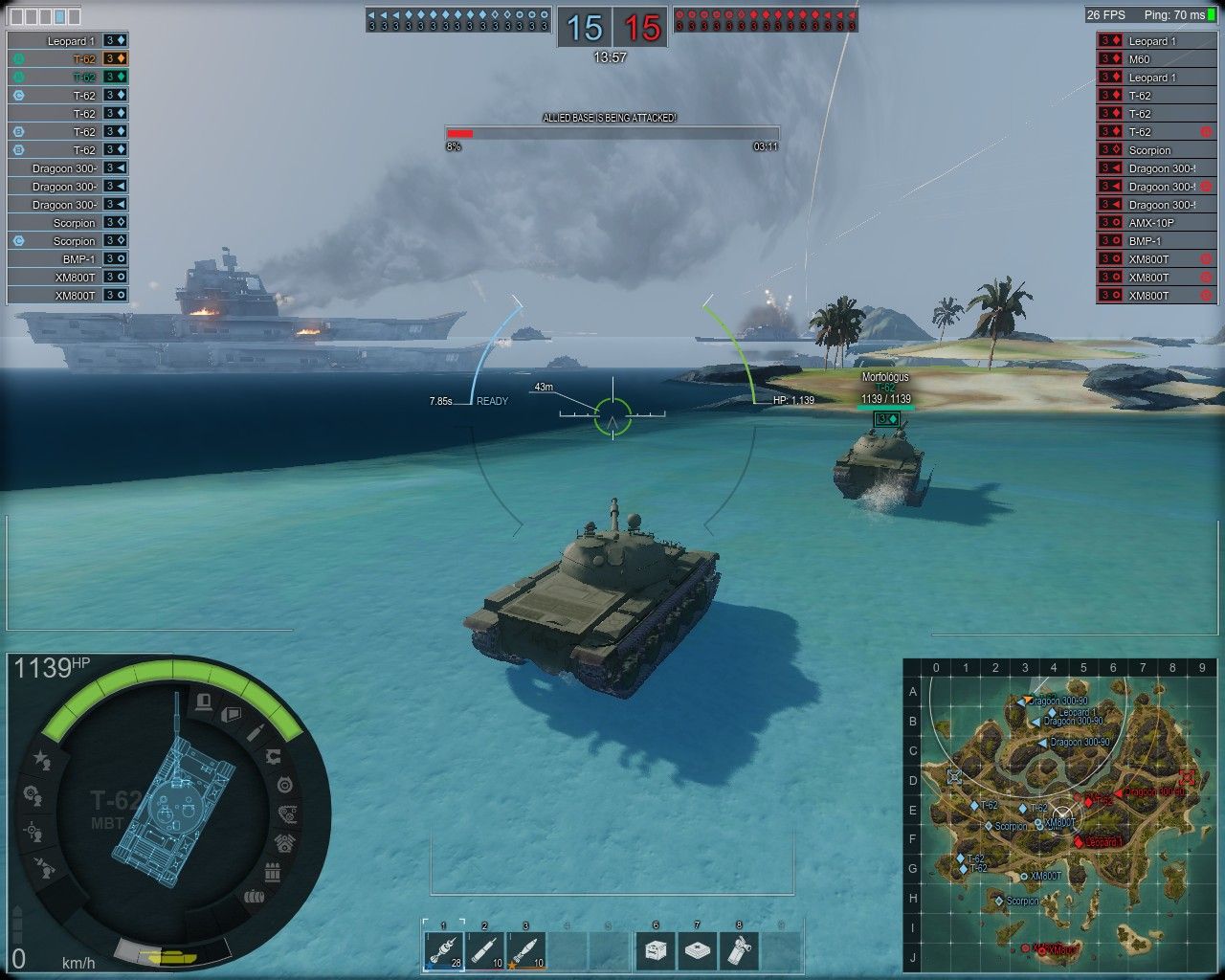Select the enemy M60 player row

click(1158, 59)
